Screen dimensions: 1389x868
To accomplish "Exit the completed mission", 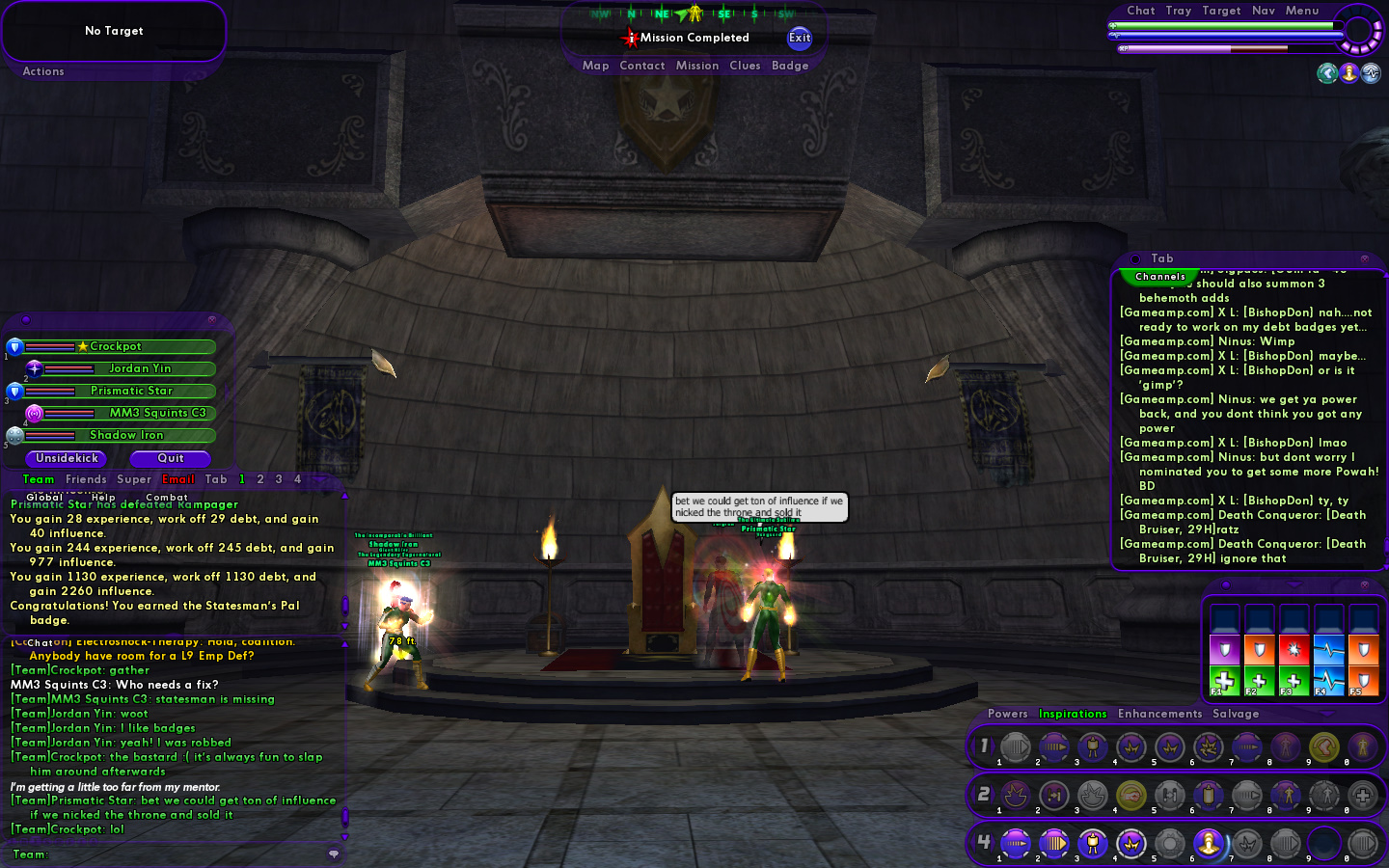I will pyautogui.click(x=800, y=38).
